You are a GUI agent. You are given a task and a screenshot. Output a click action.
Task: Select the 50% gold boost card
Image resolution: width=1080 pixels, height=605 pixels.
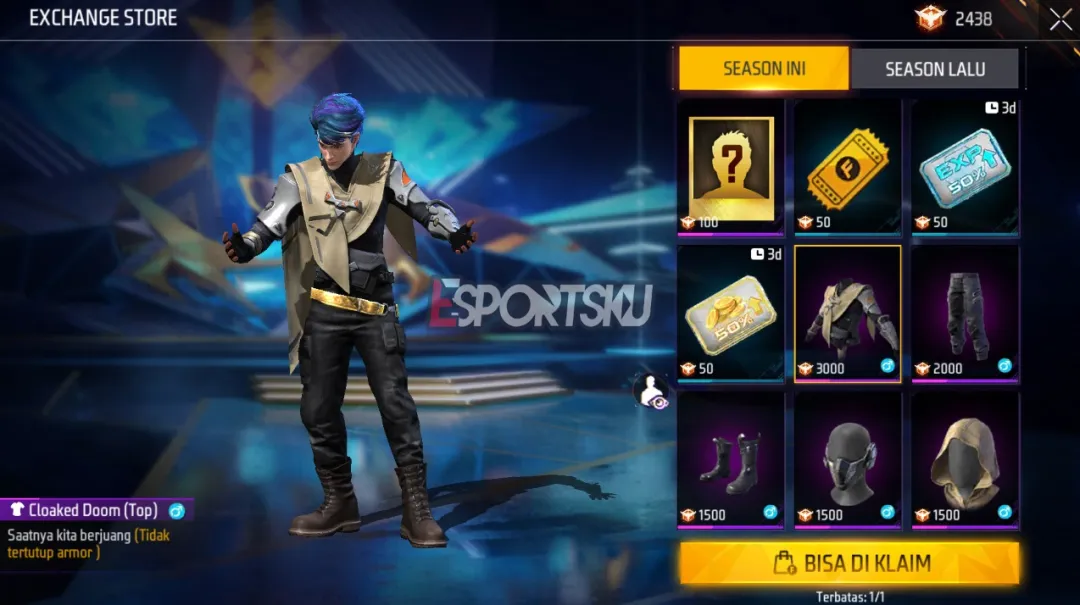[x=731, y=314]
